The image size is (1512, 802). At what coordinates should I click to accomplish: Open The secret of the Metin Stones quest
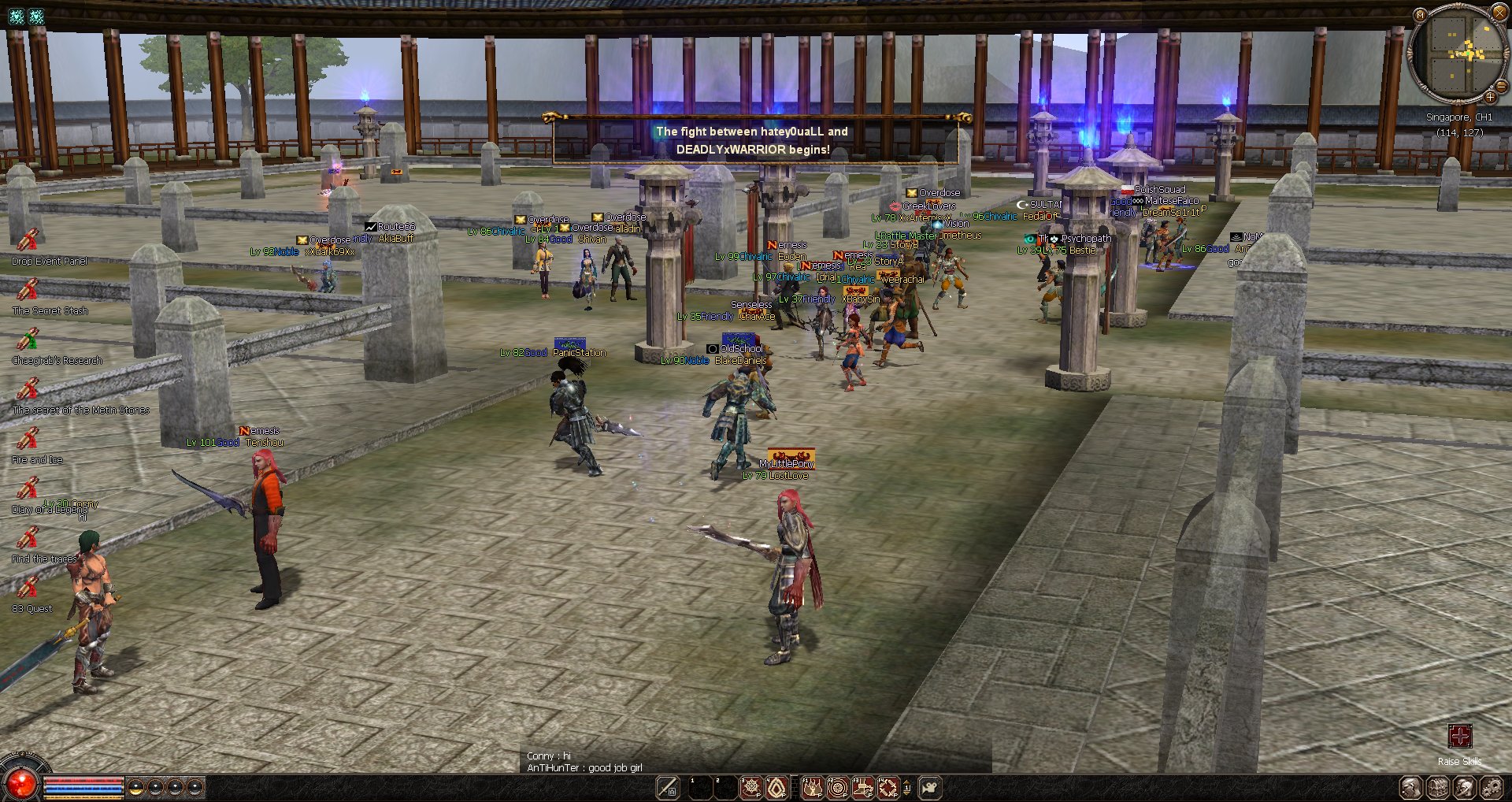(x=28, y=389)
